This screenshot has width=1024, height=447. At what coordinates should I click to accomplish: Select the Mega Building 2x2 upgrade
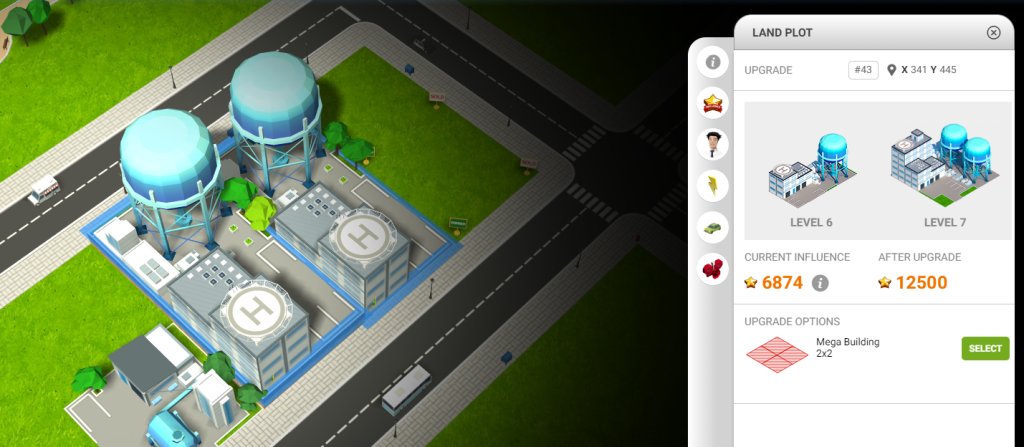pos(985,348)
